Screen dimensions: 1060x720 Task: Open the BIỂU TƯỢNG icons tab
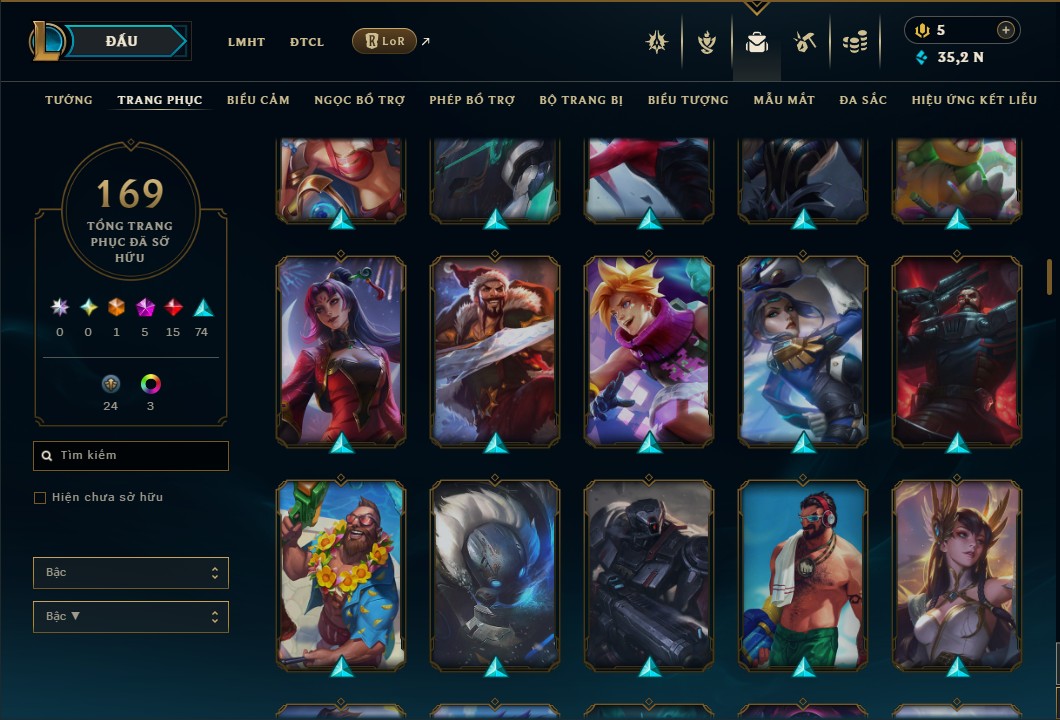click(x=688, y=100)
